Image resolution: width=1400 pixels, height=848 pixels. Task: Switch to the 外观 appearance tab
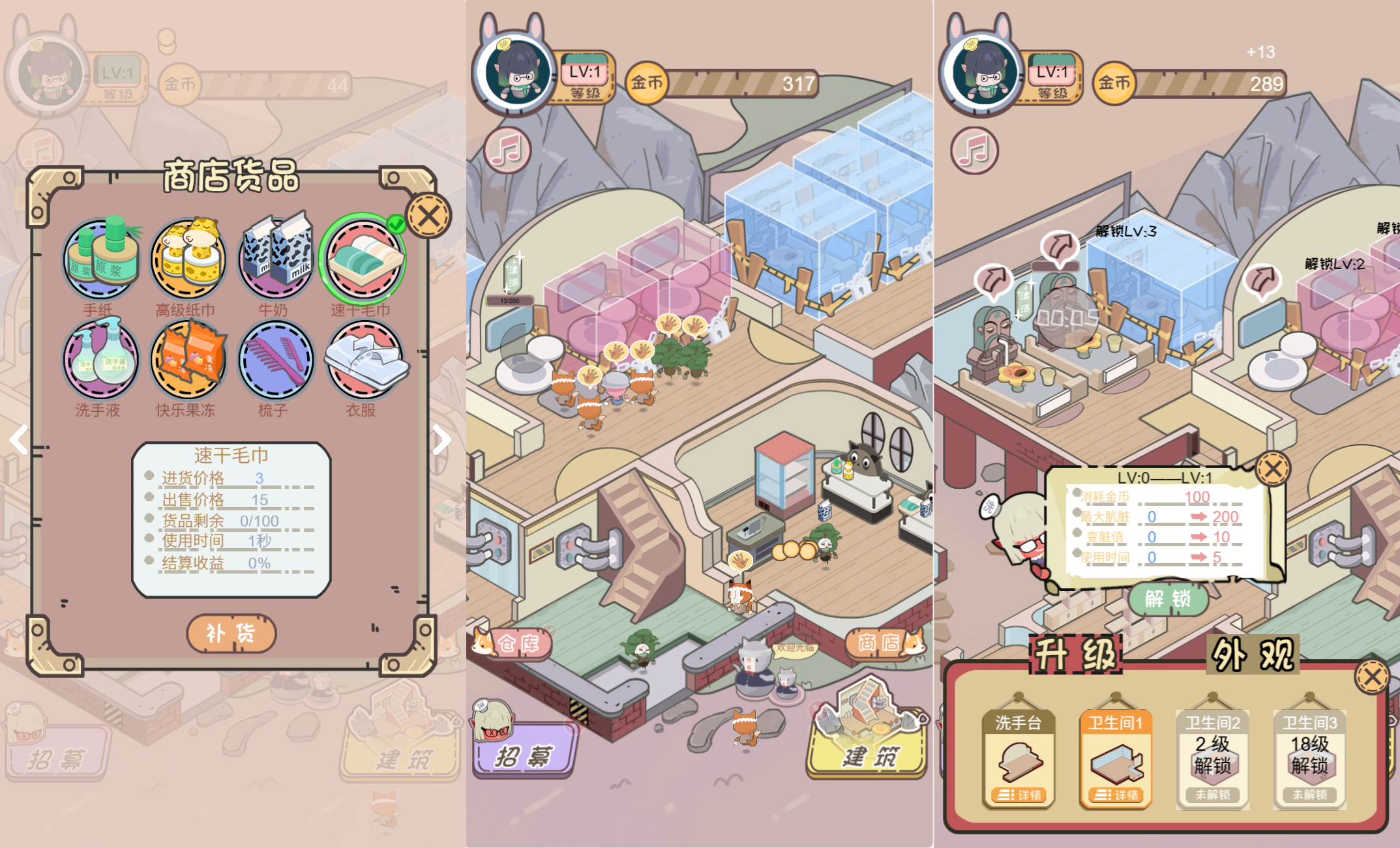click(x=1253, y=654)
